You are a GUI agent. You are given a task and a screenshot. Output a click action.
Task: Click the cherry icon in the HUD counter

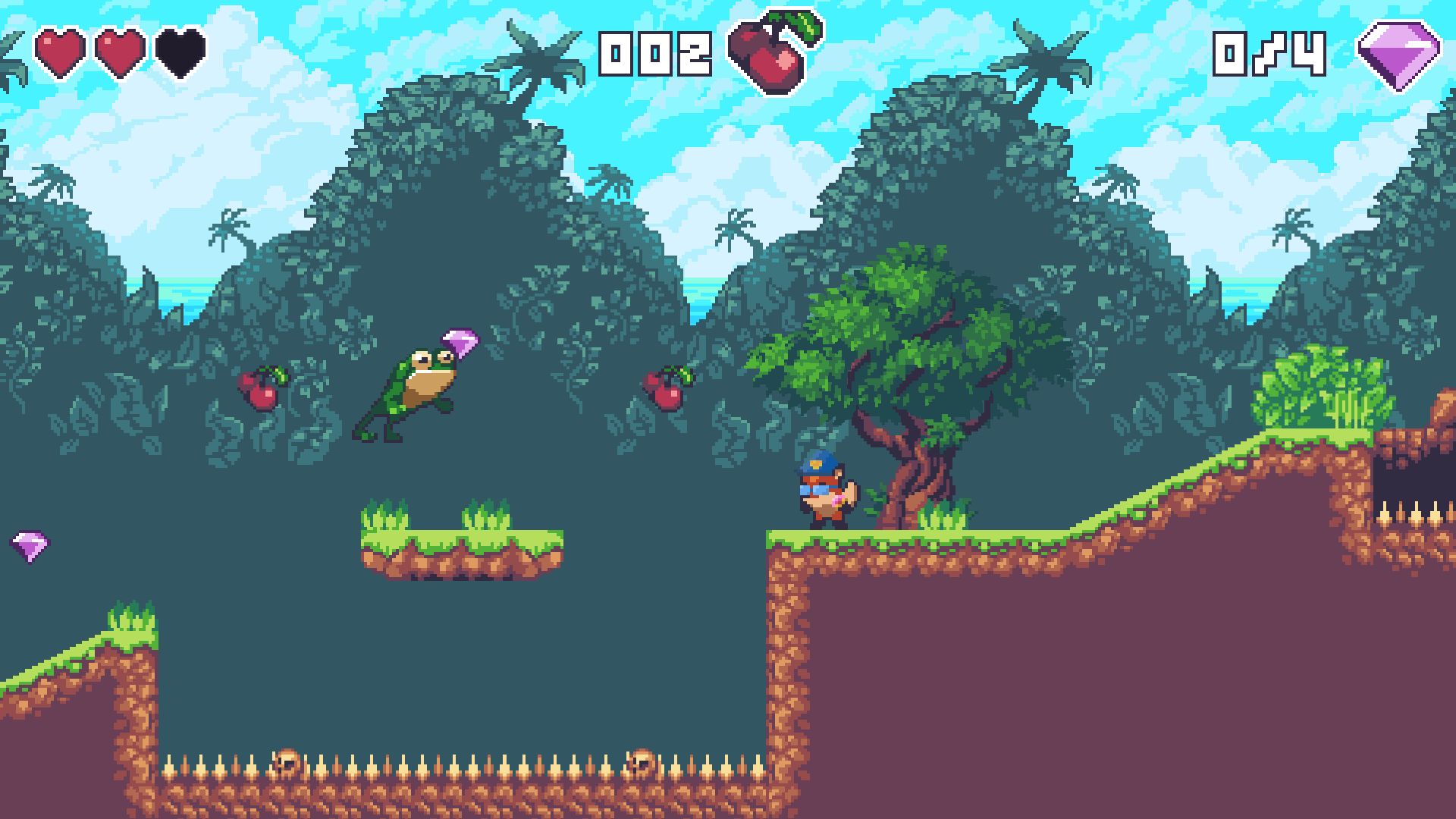coord(766,55)
